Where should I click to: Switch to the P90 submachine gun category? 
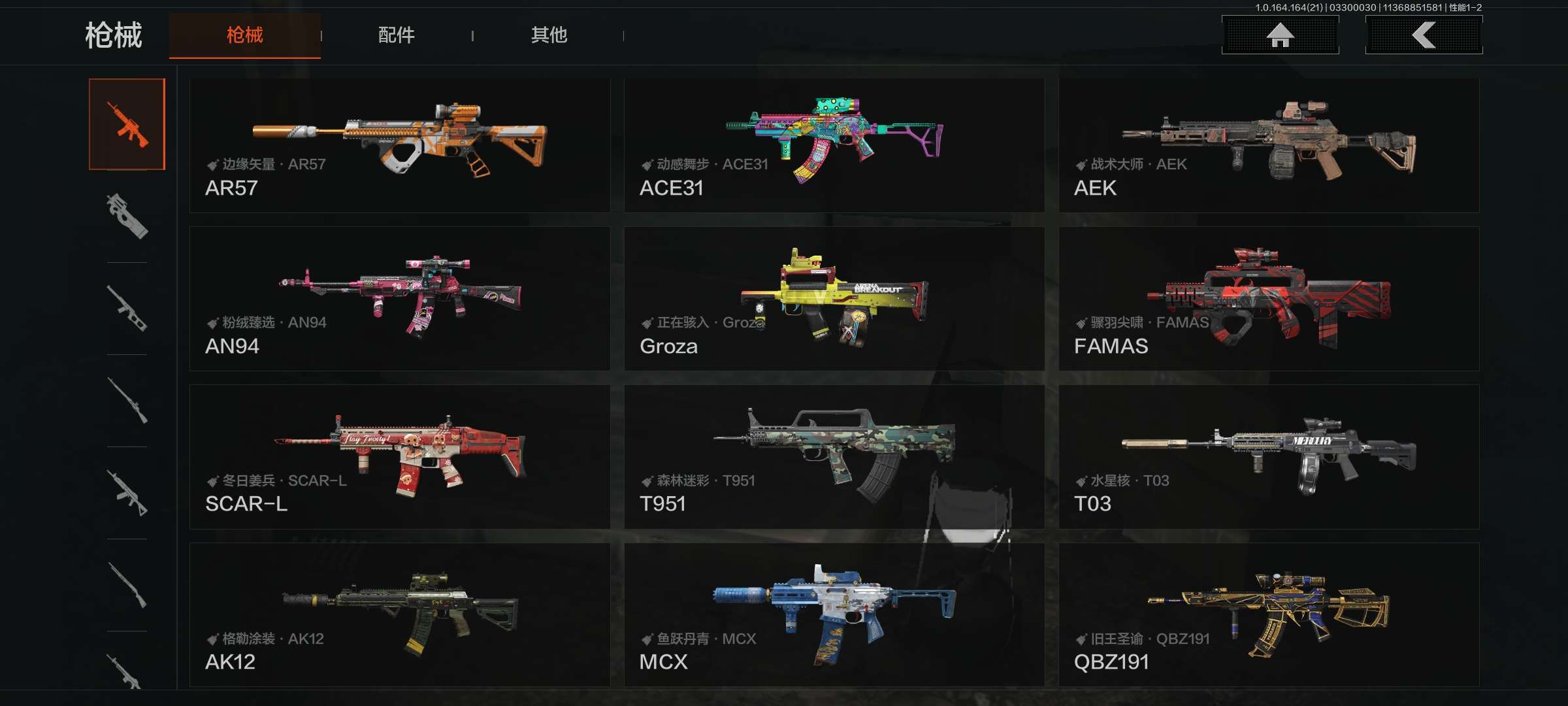tap(127, 216)
